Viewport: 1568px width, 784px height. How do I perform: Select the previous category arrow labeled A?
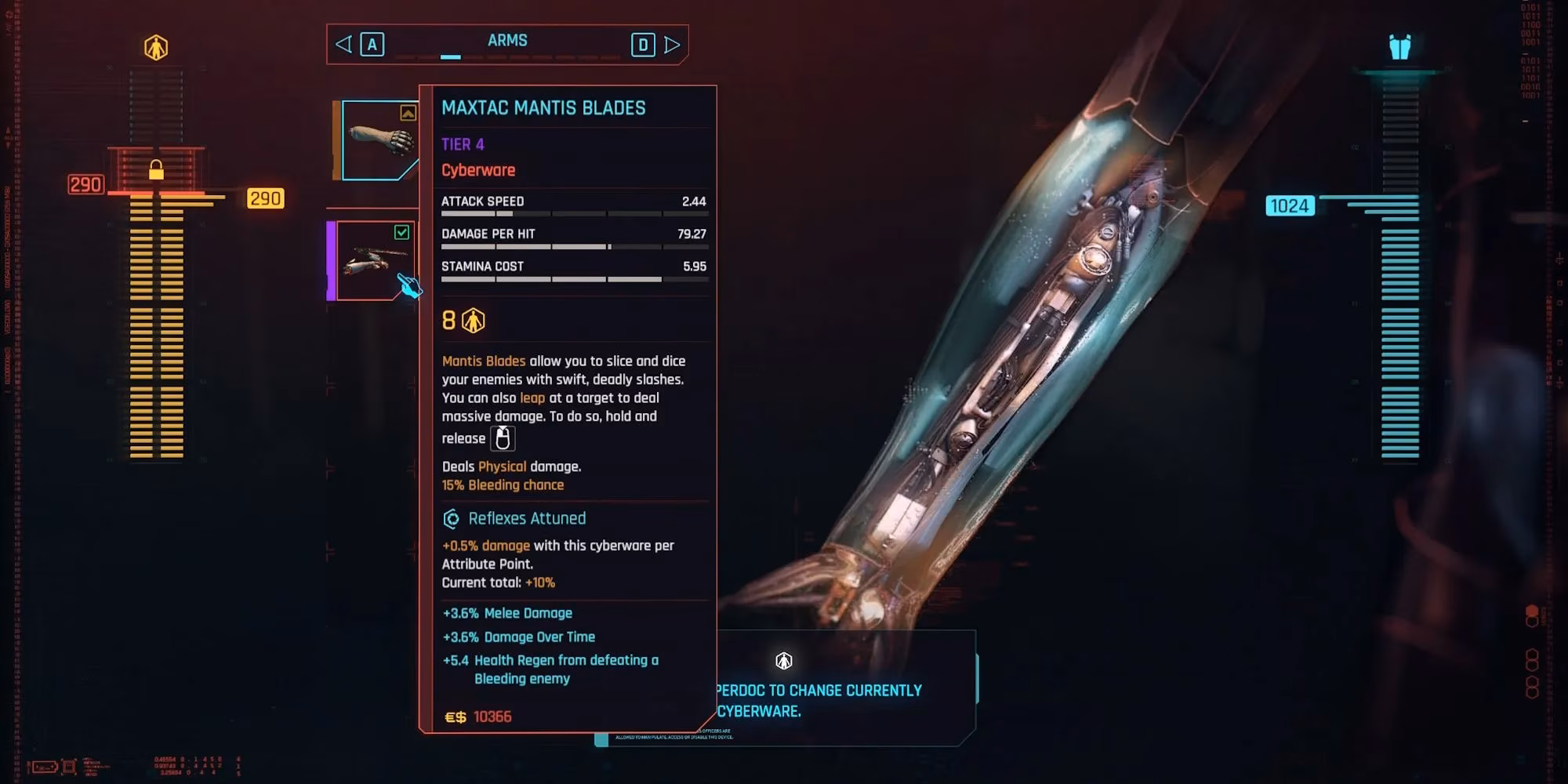372,44
